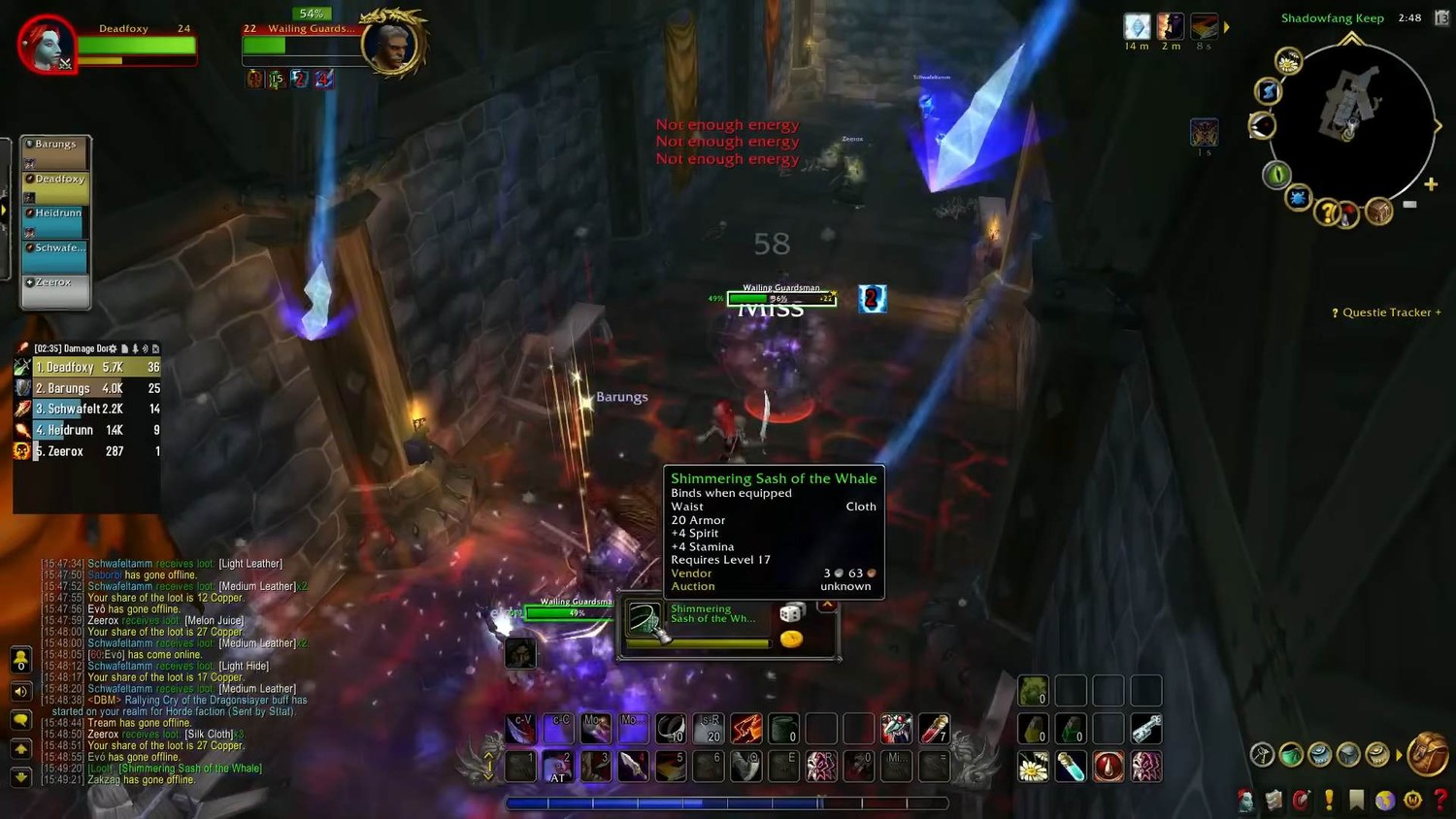Click the Deadfoxy row in damage meter
Image resolution: width=1456 pixels, height=819 pixels.
coord(87,368)
